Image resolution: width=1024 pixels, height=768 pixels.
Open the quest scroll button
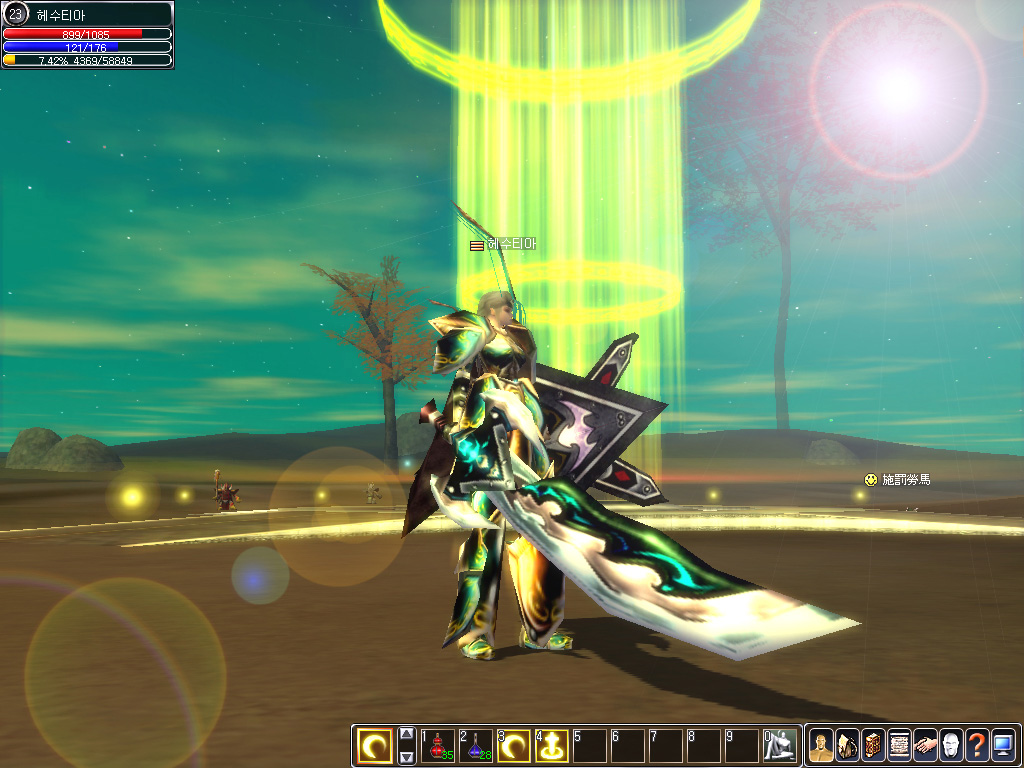tap(899, 746)
